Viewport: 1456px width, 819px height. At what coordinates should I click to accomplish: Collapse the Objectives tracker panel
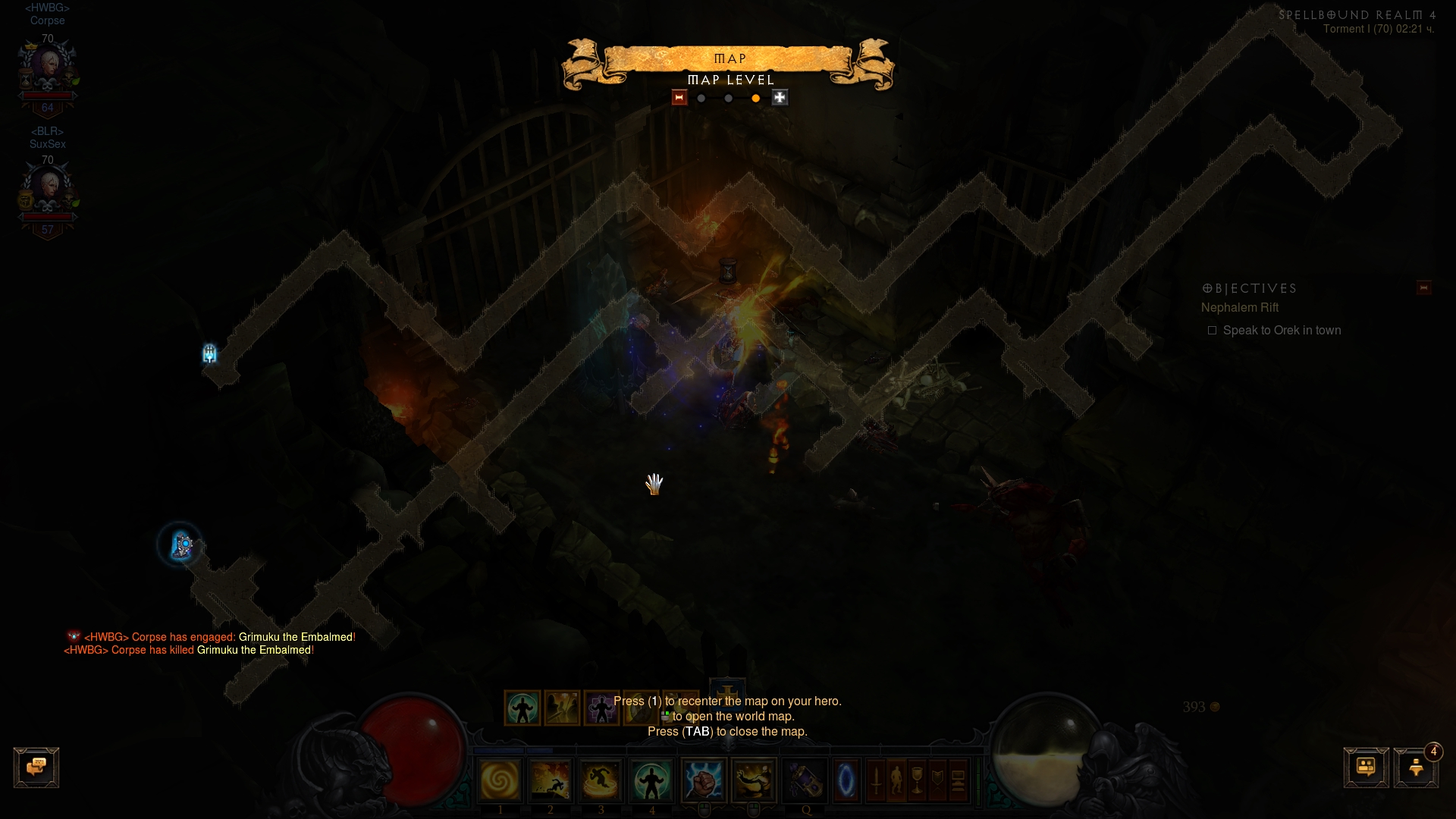tap(1423, 288)
